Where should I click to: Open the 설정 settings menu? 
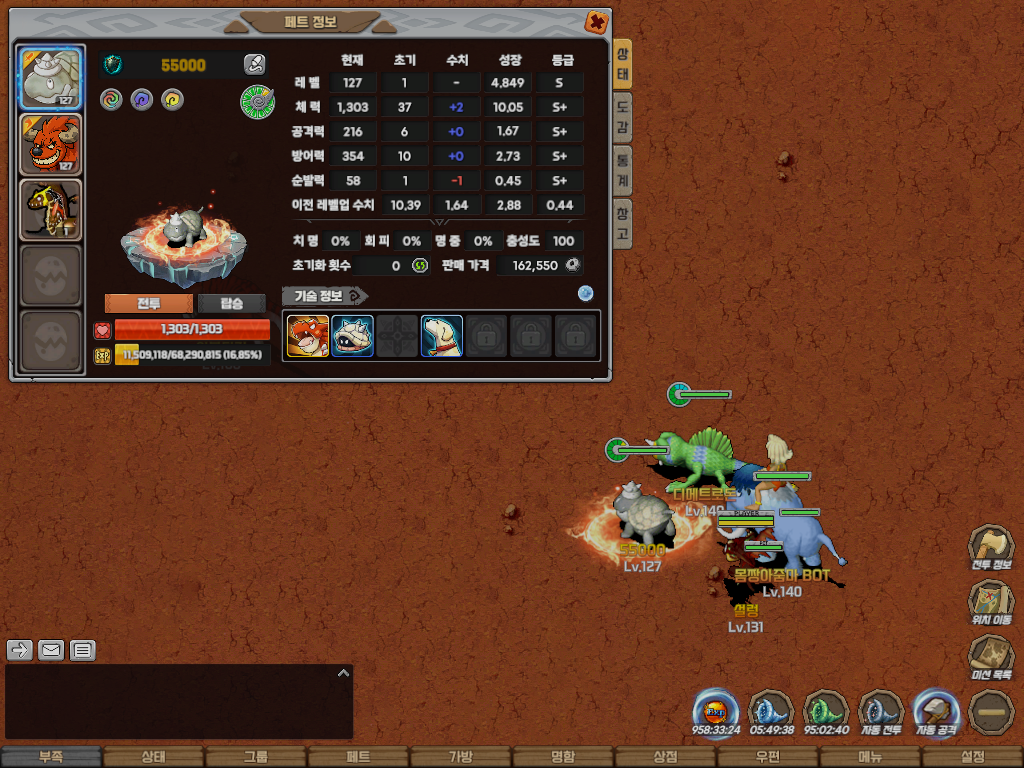pyautogui.click(x=972, y=757)
